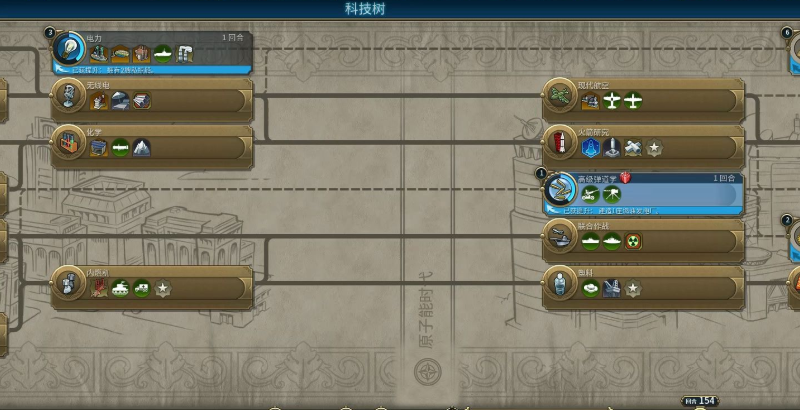Inspect the mountain unlock icon under 化学

click(x=142, y=148)
